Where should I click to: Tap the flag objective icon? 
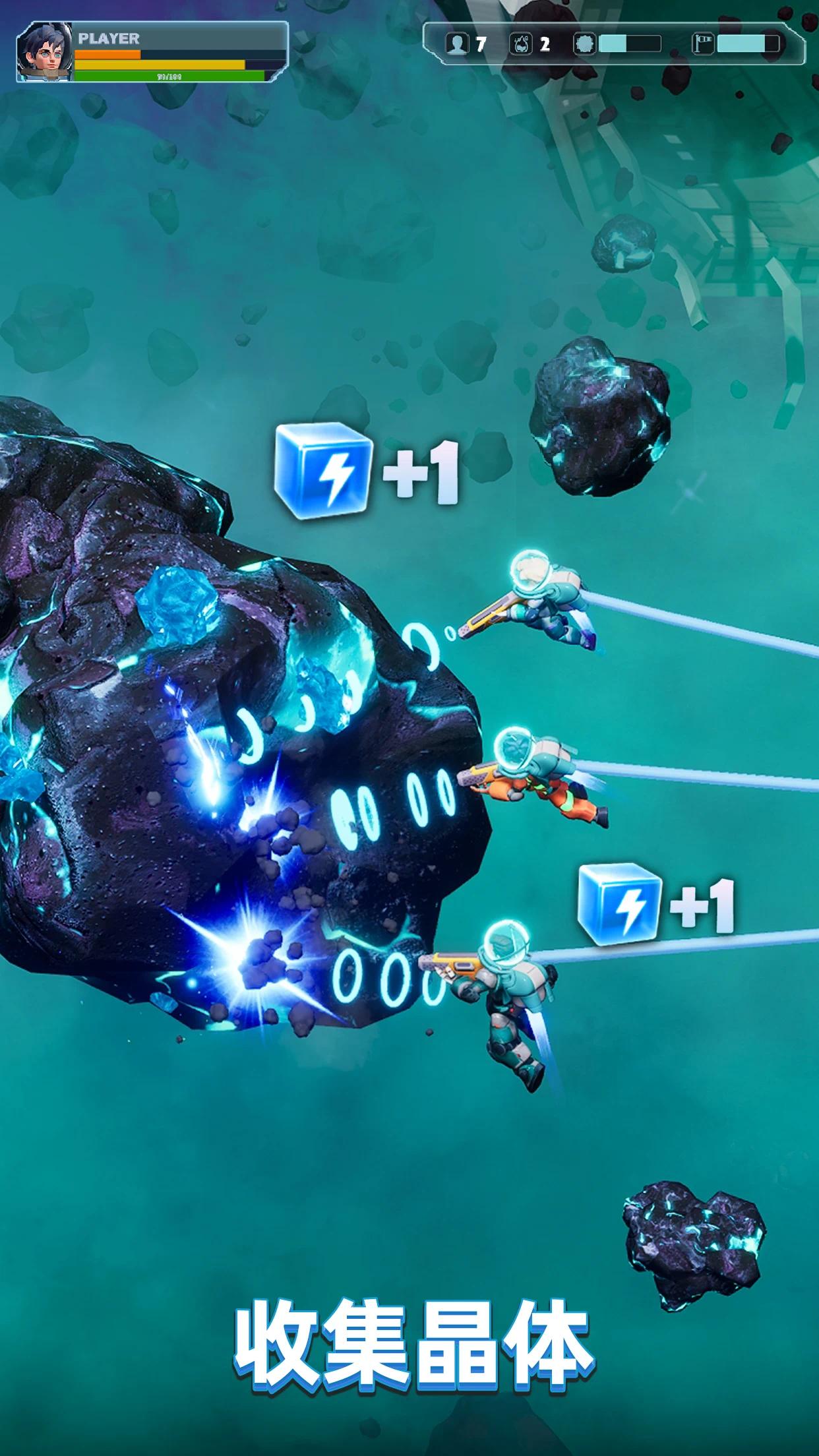click(x=703, y=44)
